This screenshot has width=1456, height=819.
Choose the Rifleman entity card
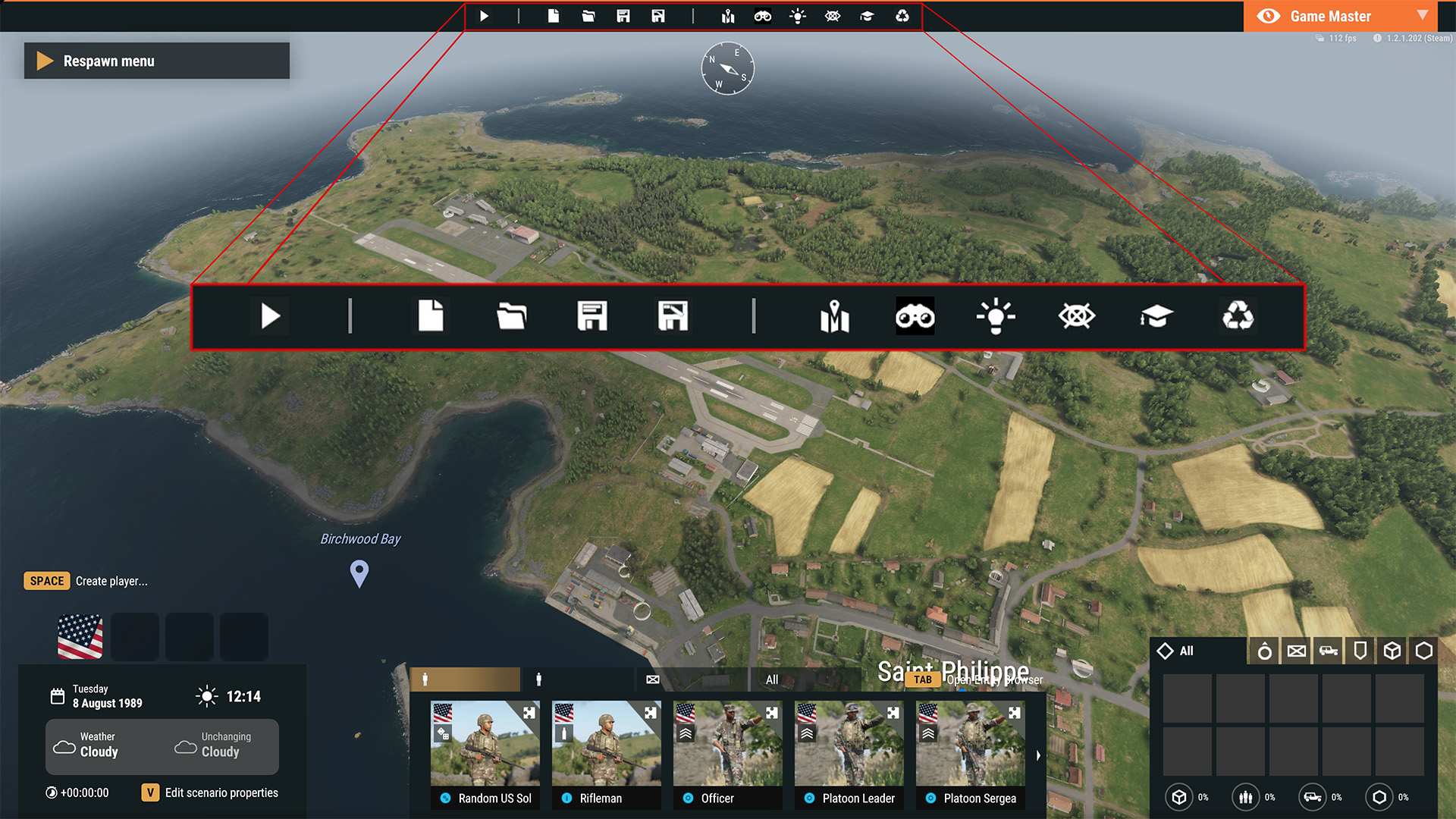tap(607, 754)
